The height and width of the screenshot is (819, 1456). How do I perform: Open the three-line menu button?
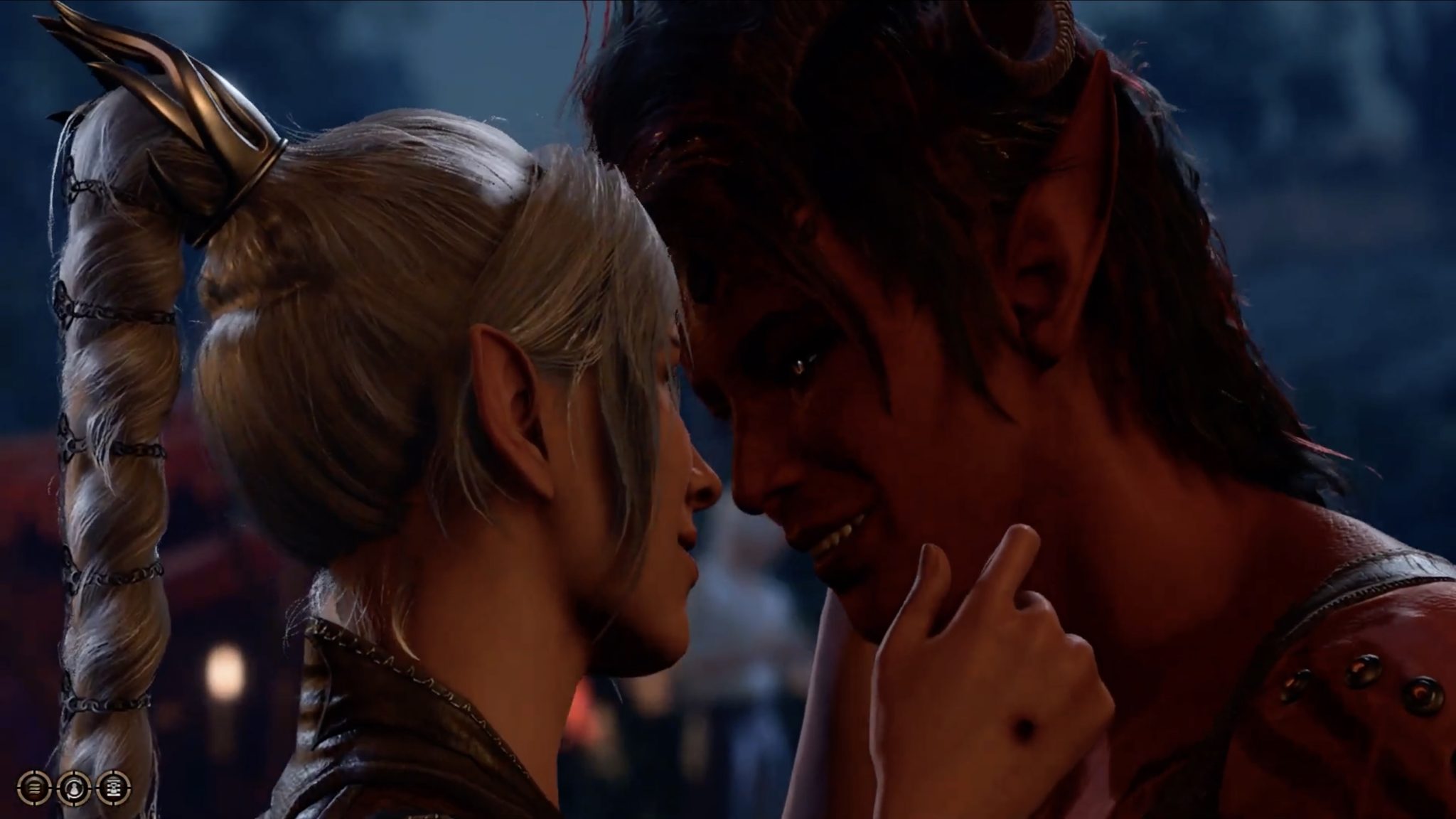coord(33,786)
